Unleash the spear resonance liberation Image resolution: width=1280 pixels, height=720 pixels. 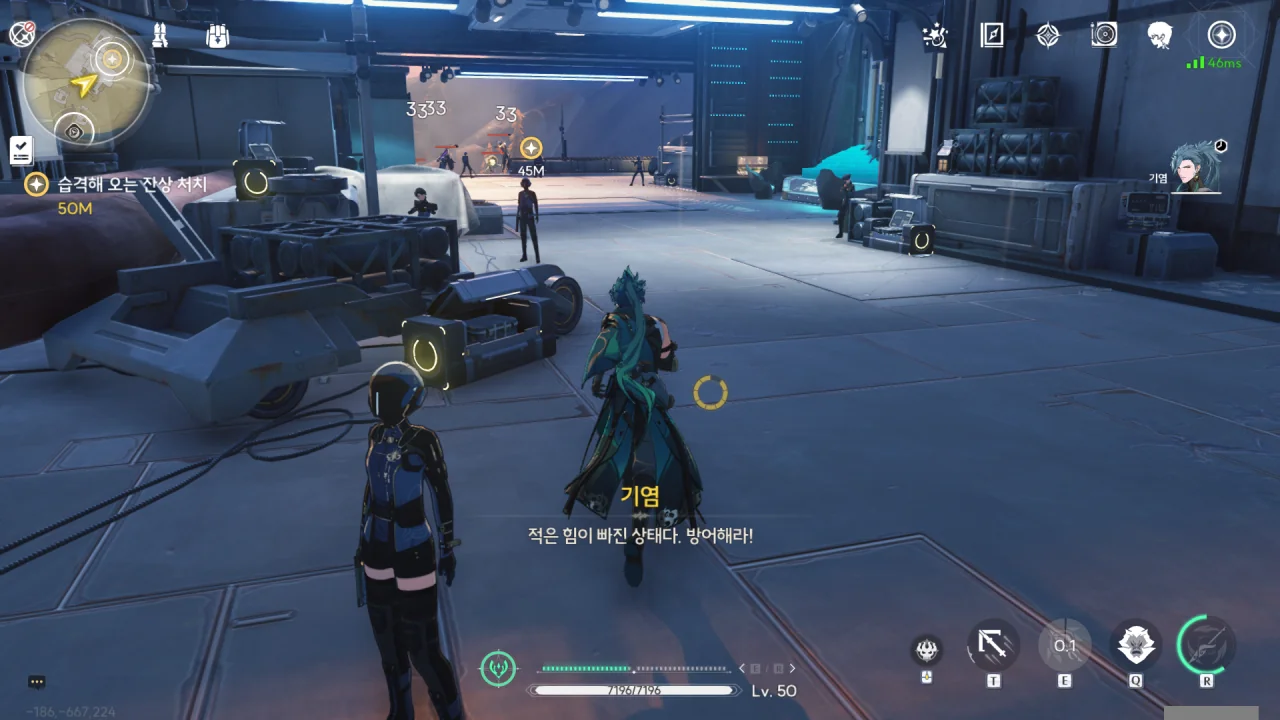(x=1206, y=646)
